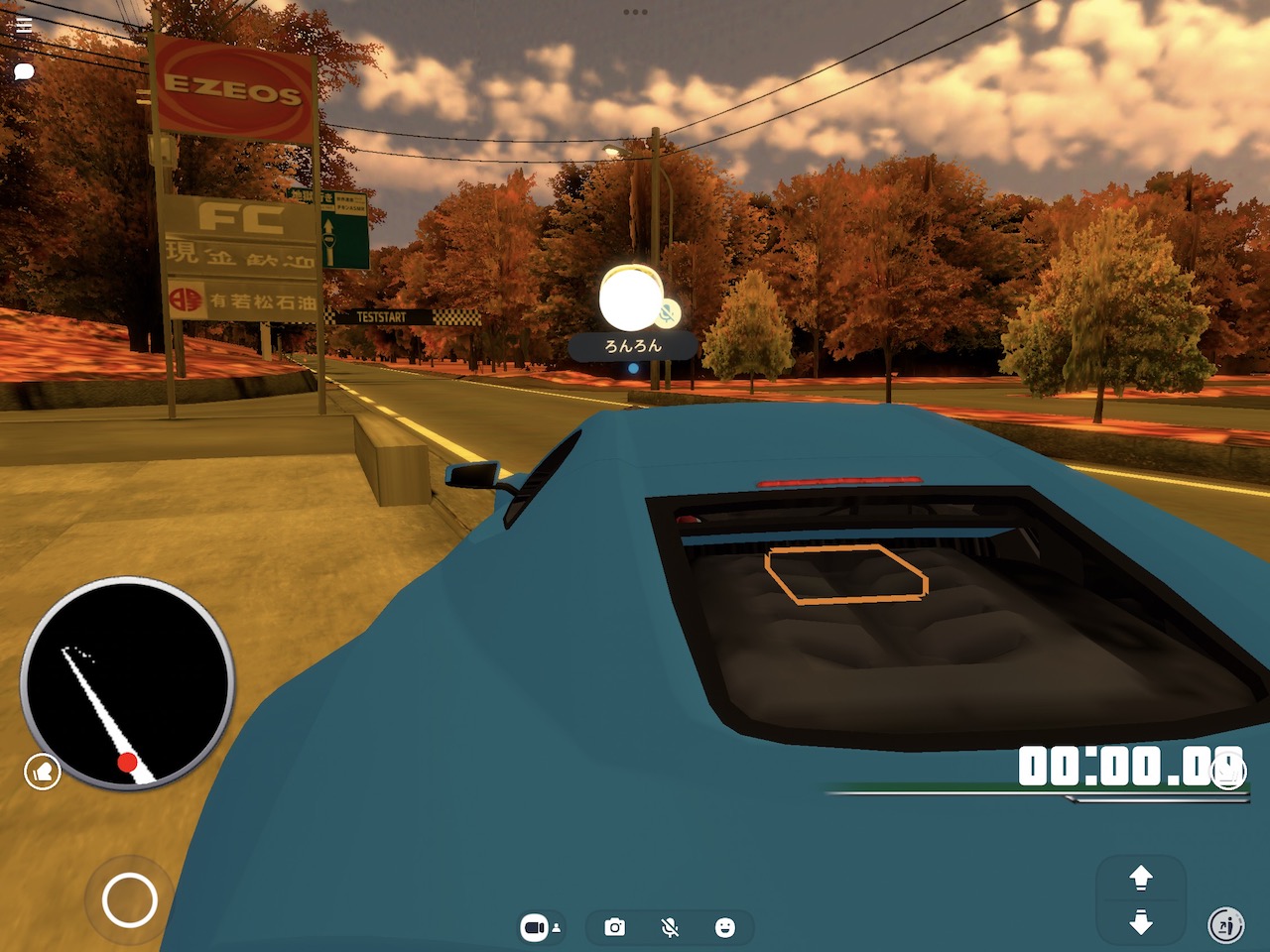This screenshot has width=1270, height=952.
Task: Open the emote smiley menu
Action: tap(725, 927)
